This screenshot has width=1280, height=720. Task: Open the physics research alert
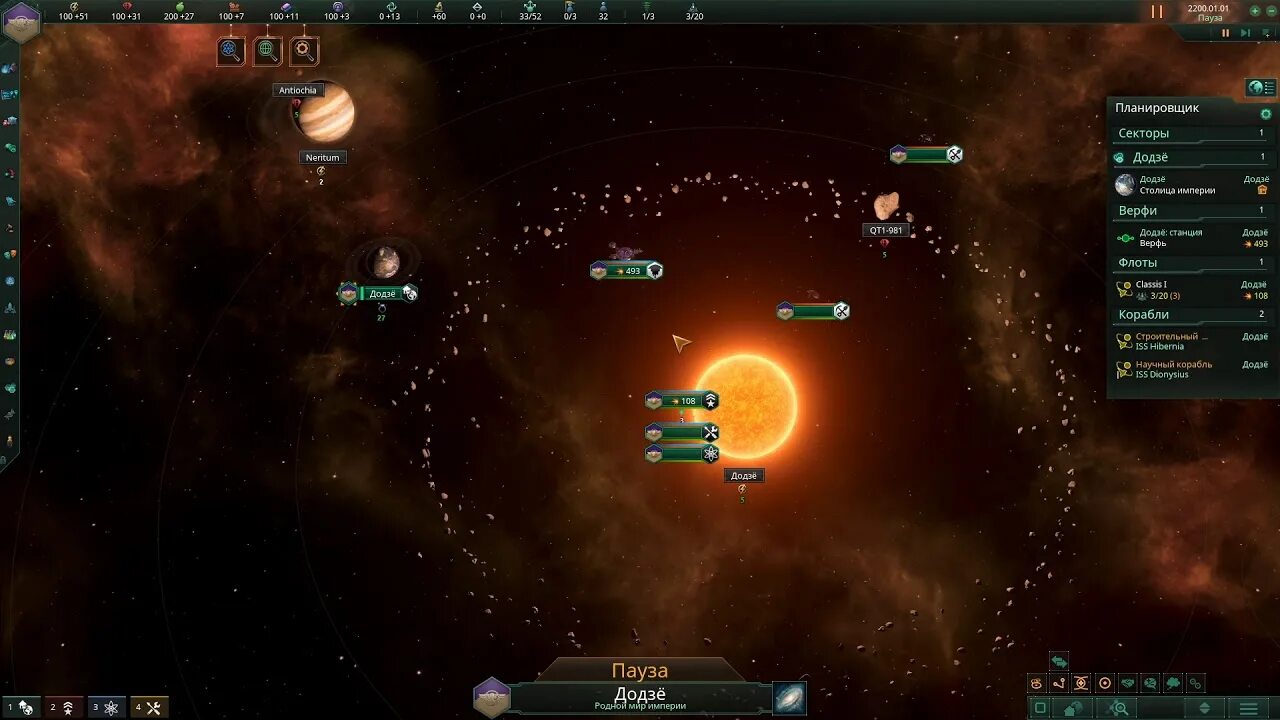click(x=231, y=50)
